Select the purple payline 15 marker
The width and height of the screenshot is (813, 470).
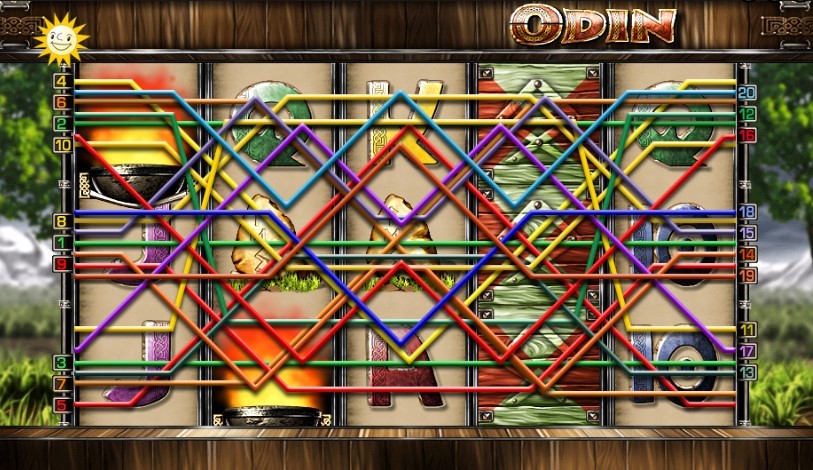tap(747, 233)
